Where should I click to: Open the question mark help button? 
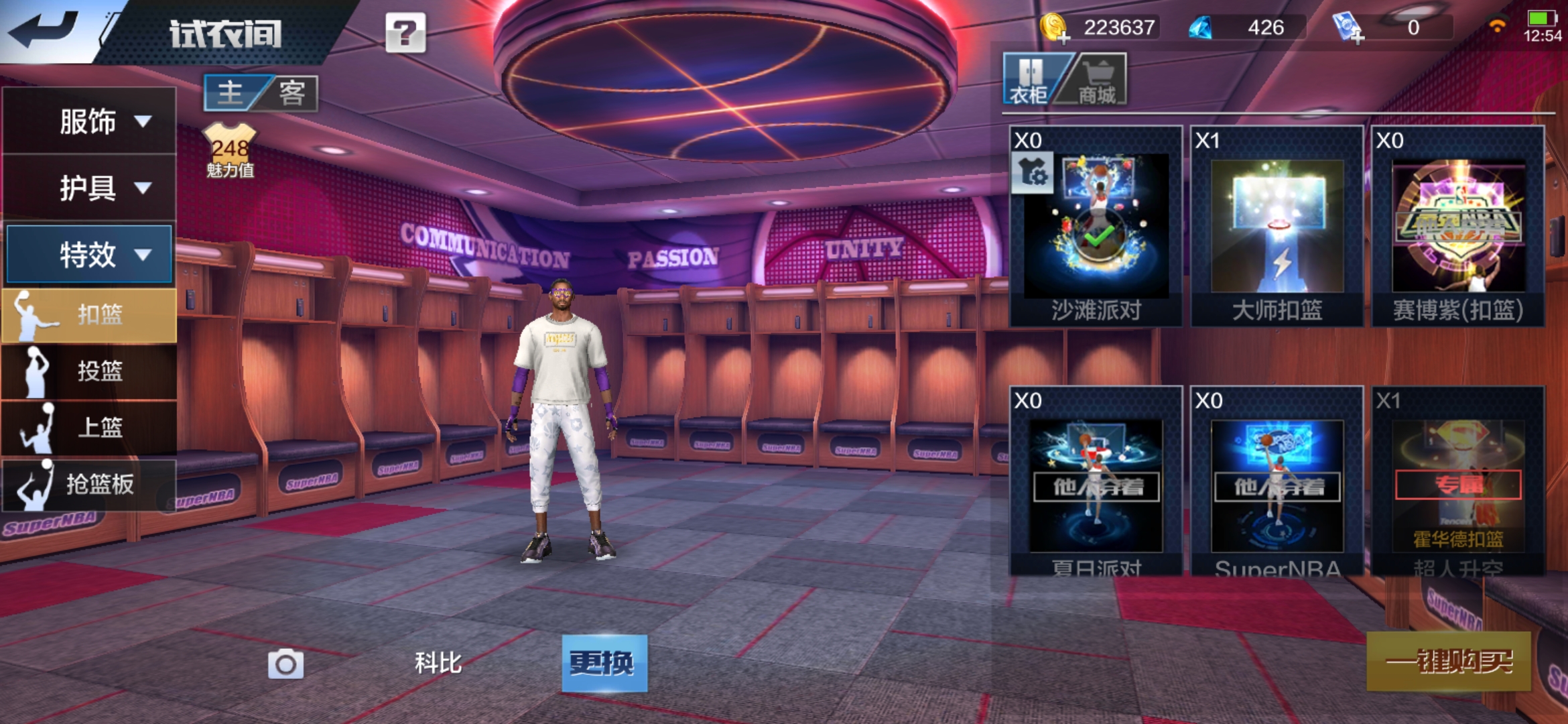[405, 32]
